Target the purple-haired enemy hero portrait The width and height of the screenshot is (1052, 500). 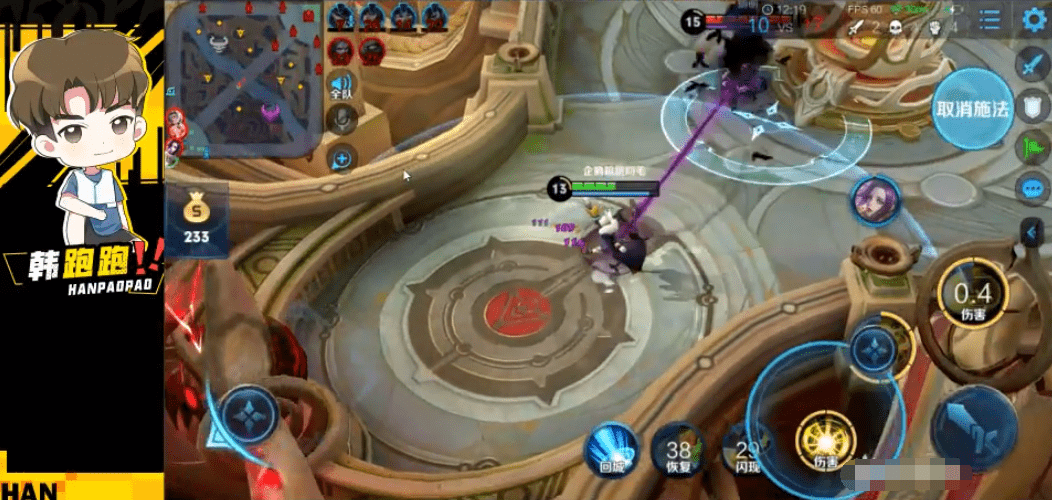coord(875,200)
